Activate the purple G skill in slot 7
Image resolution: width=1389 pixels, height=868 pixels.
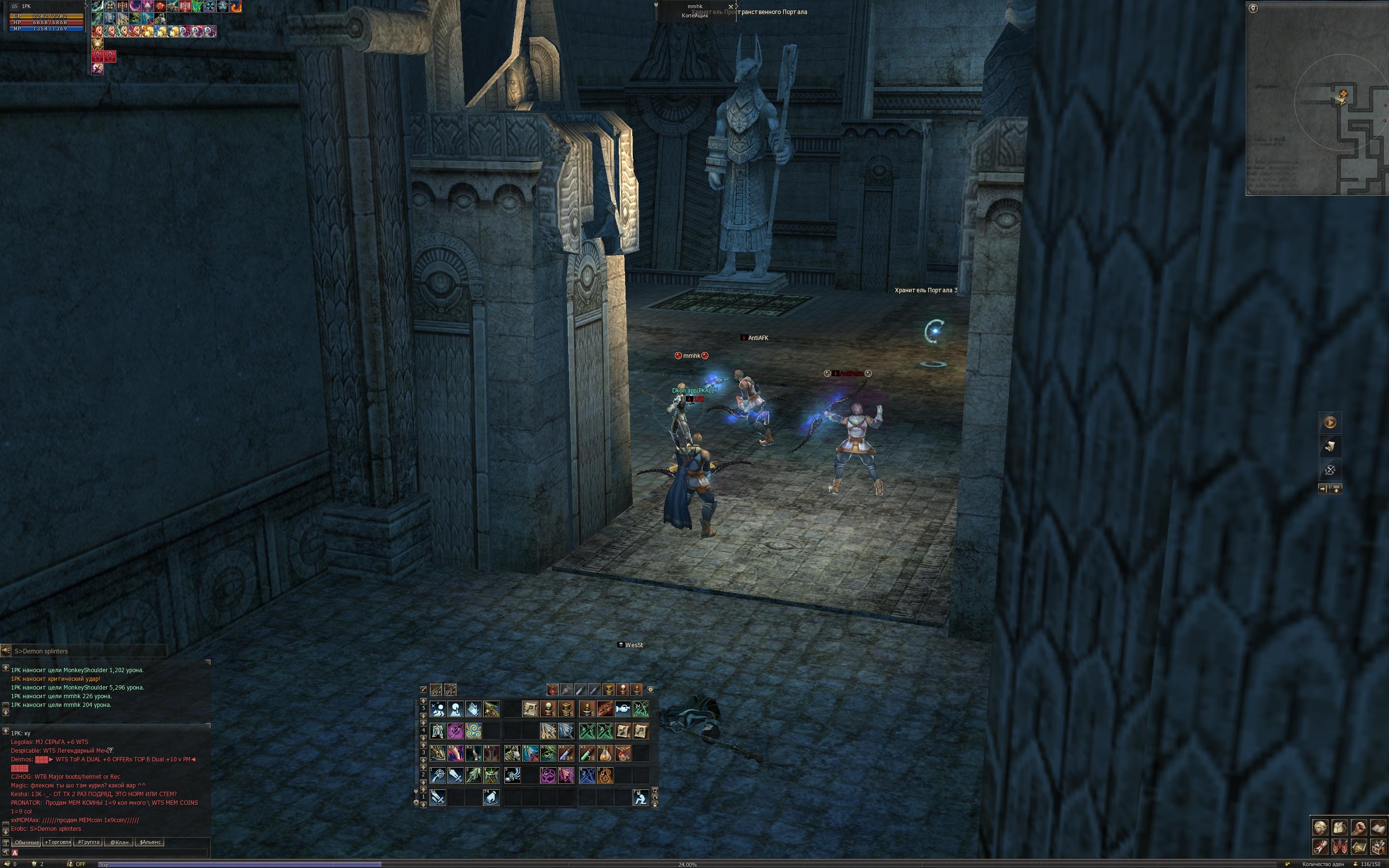coord(548,775)
